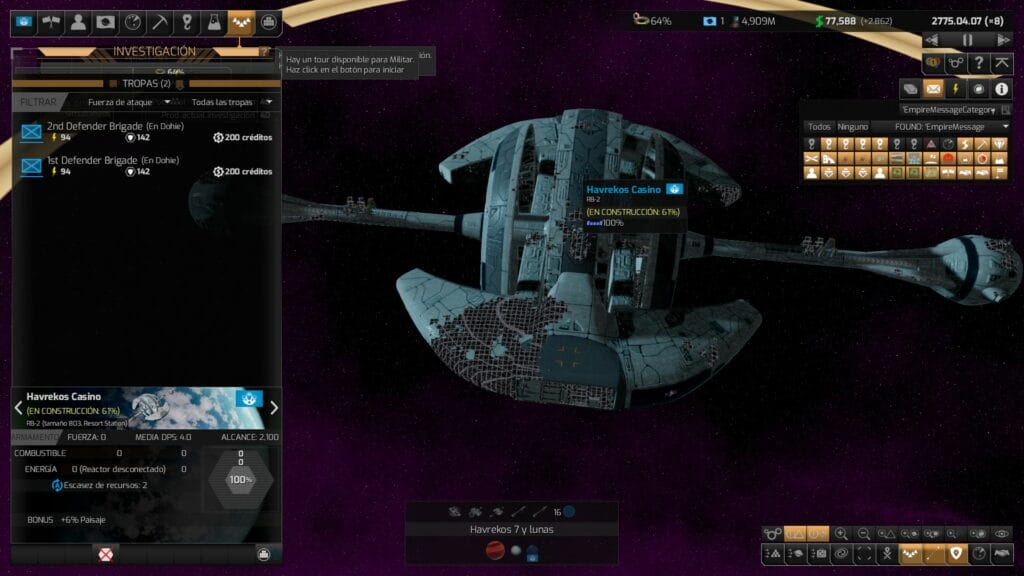This screenshot has height=576, width=1024.
Task: Open the 'Todas las tropas' filter dropdown
Action: pyautogui.click(x=231, y=102)
